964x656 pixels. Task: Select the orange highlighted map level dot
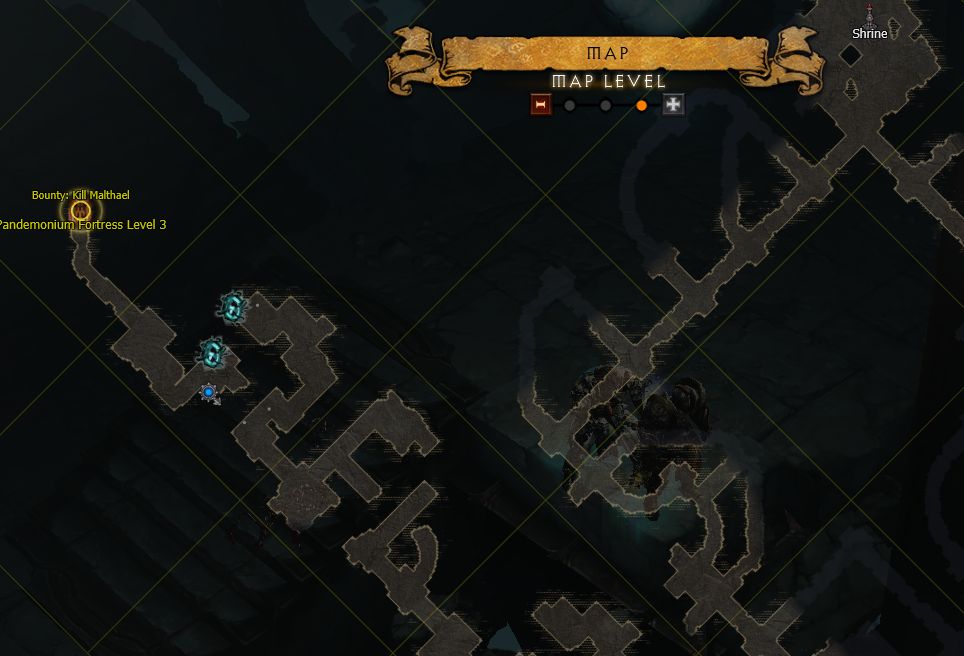click(x=641, y=105)
